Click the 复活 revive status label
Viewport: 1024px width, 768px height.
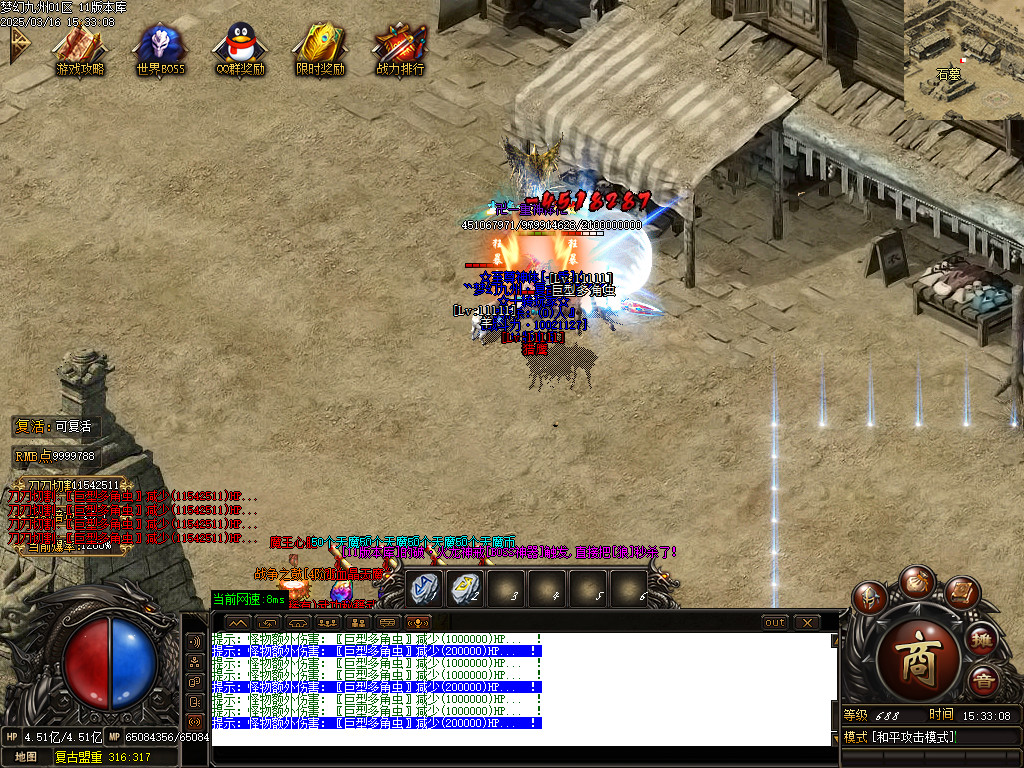pyautogui.click(x=55, y=426)
